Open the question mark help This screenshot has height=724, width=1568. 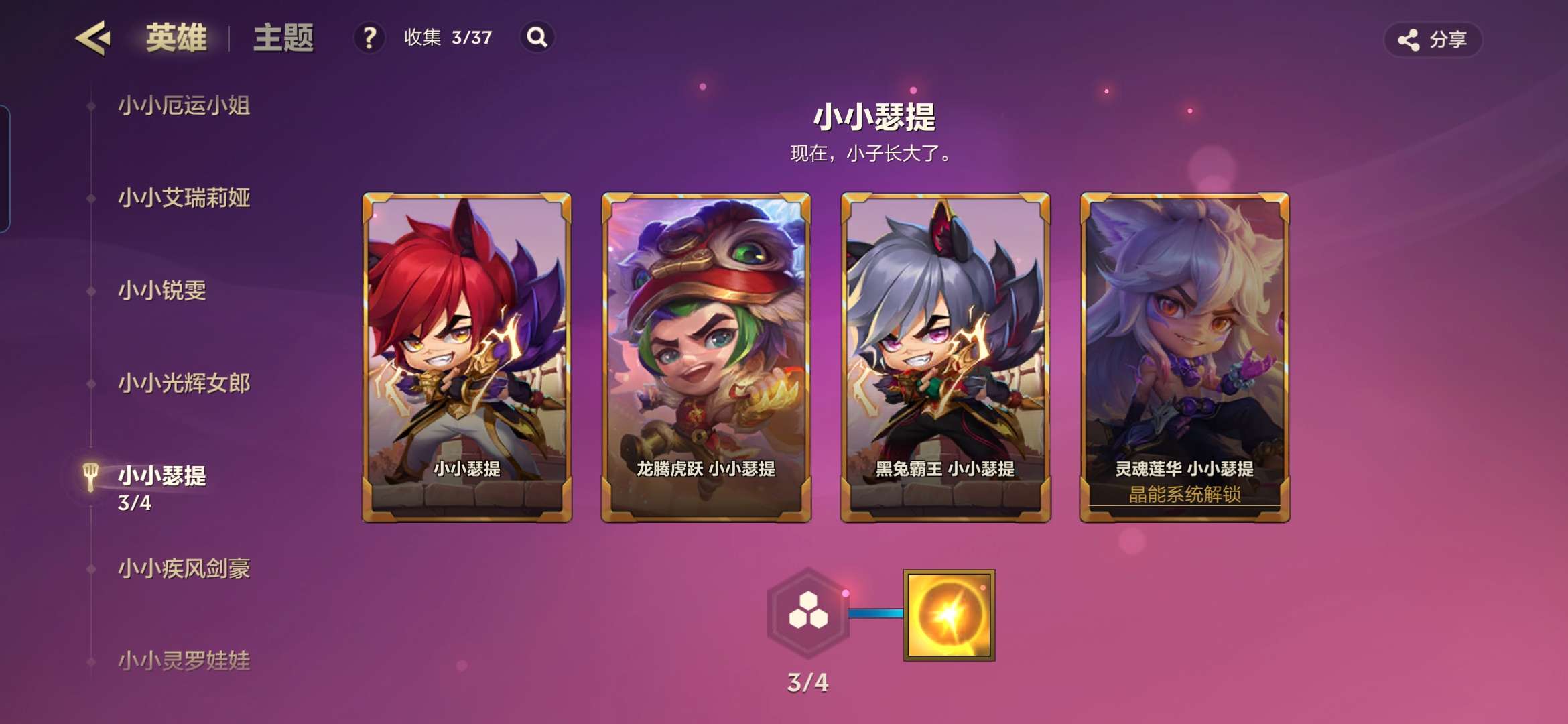pos(369,38)
